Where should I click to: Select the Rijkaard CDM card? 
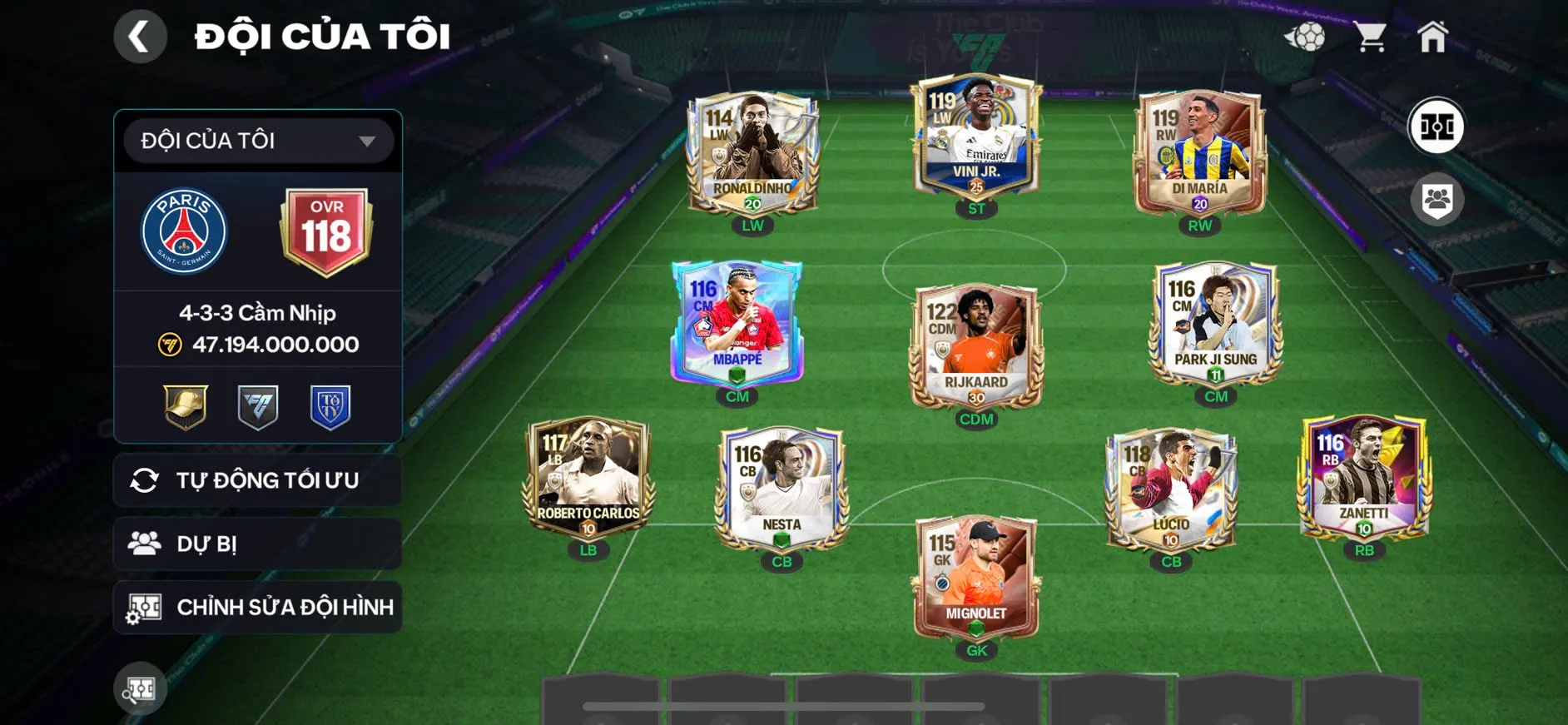tap(976, 345)
